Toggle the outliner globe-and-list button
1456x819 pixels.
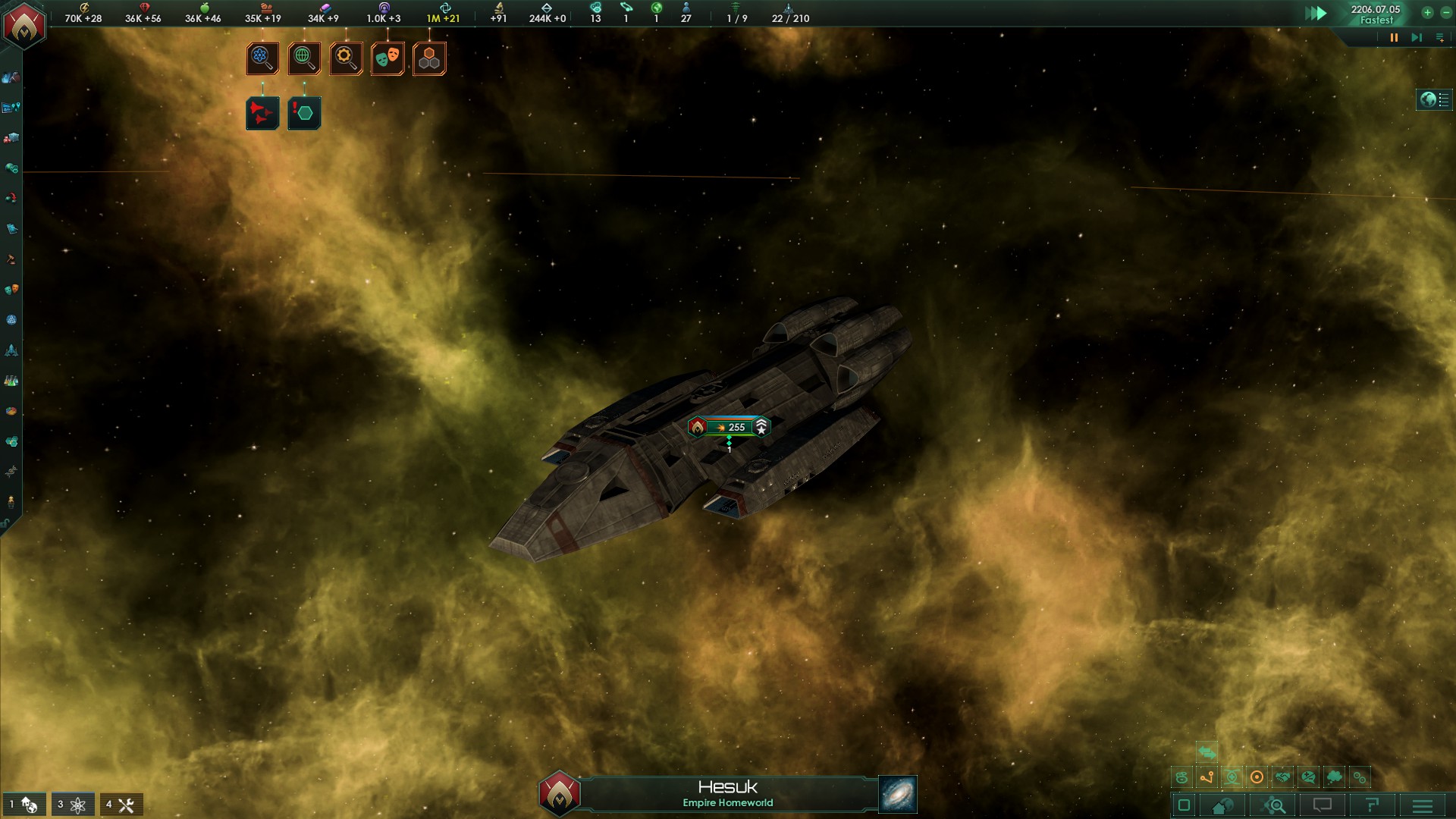pos(1434,99)
